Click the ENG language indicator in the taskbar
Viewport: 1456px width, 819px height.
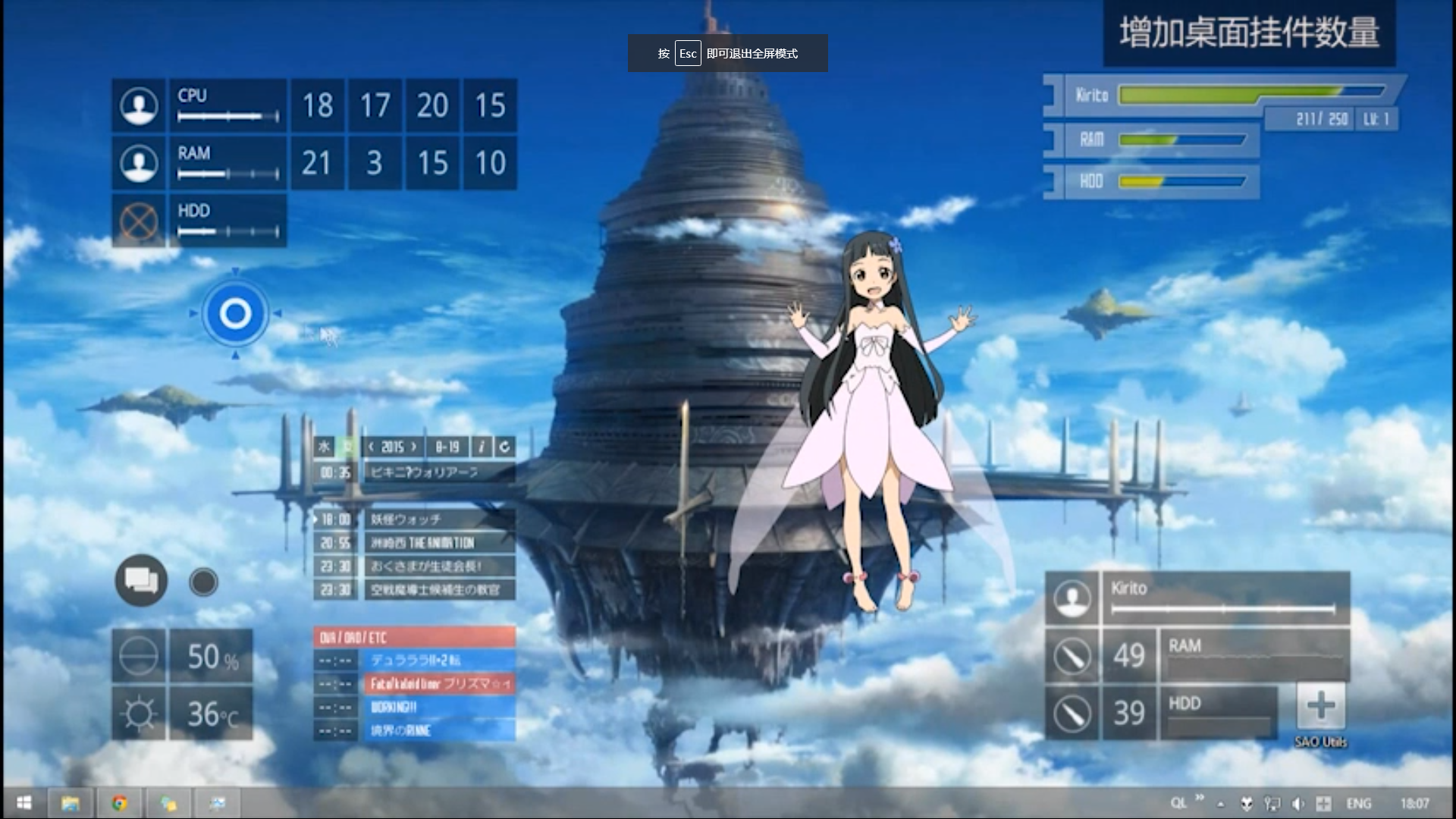[1359, 803]
